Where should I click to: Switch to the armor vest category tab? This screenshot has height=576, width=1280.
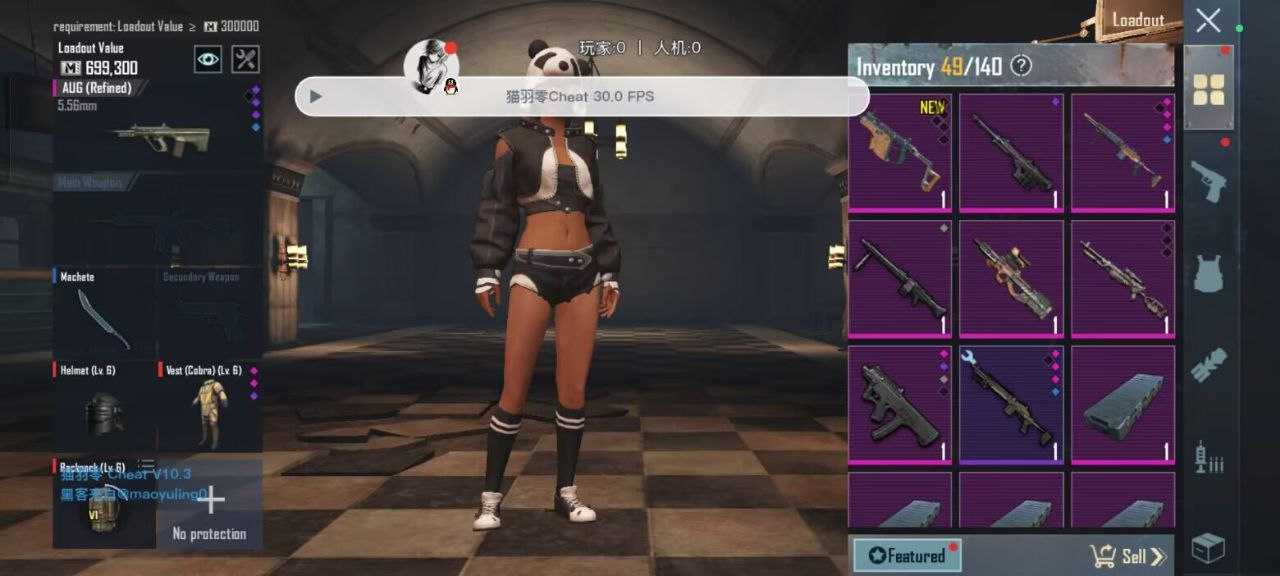[x=1208, y=272]
